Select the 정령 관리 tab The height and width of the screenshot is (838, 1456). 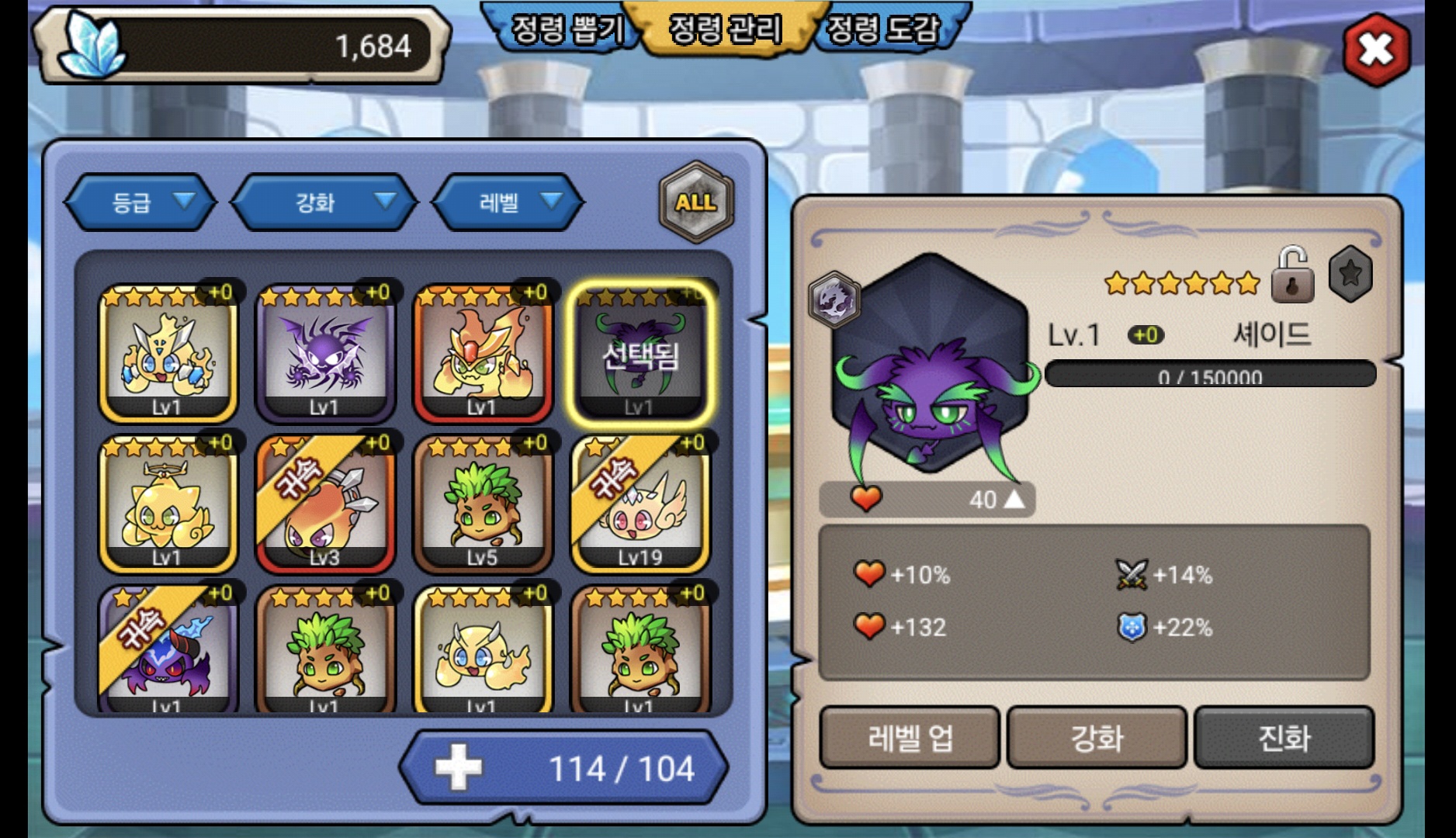pyautogui.click(x=725, y=29)
